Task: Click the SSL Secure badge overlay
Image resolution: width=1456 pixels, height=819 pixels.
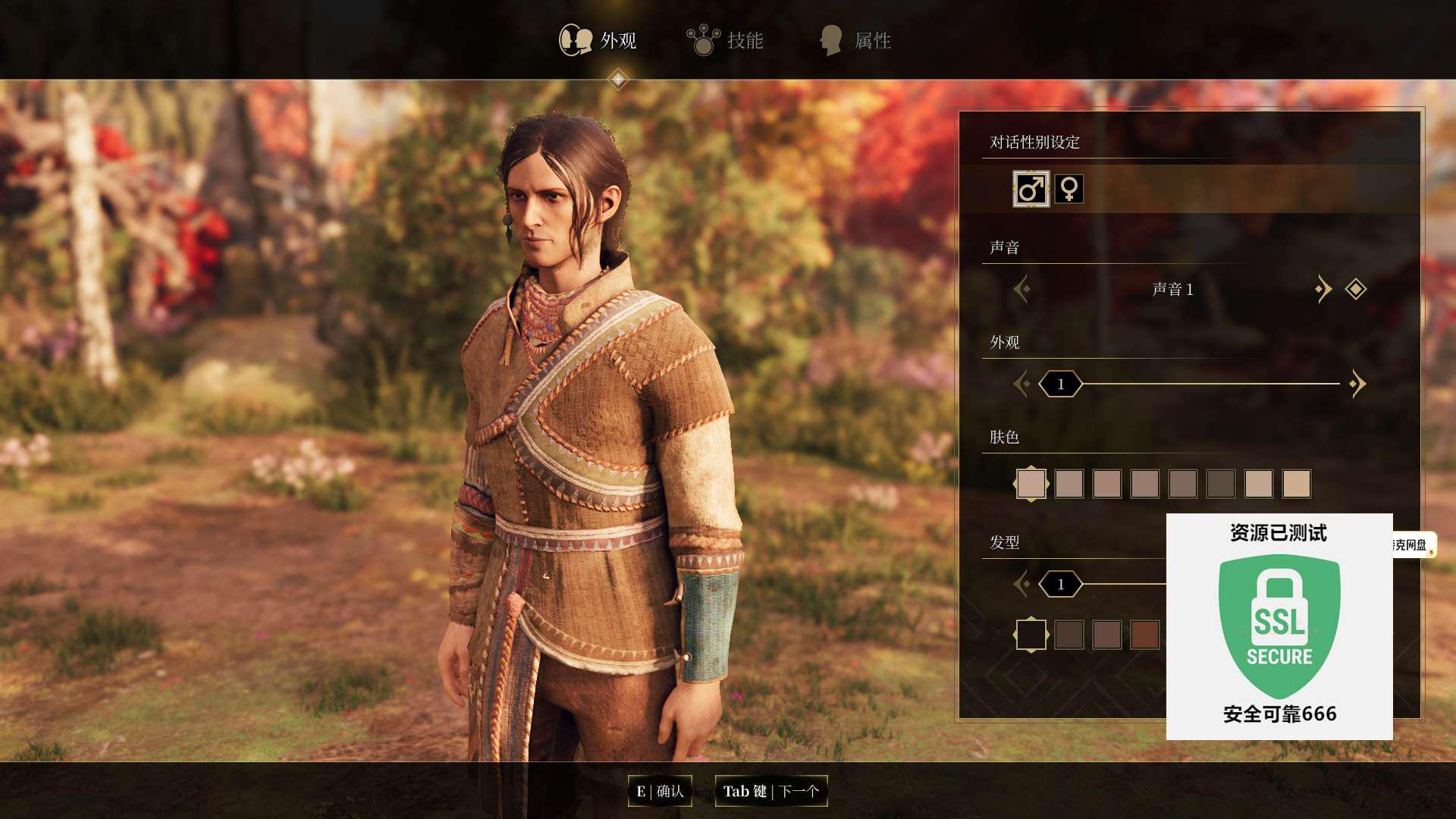Action: pos(1279,626)
